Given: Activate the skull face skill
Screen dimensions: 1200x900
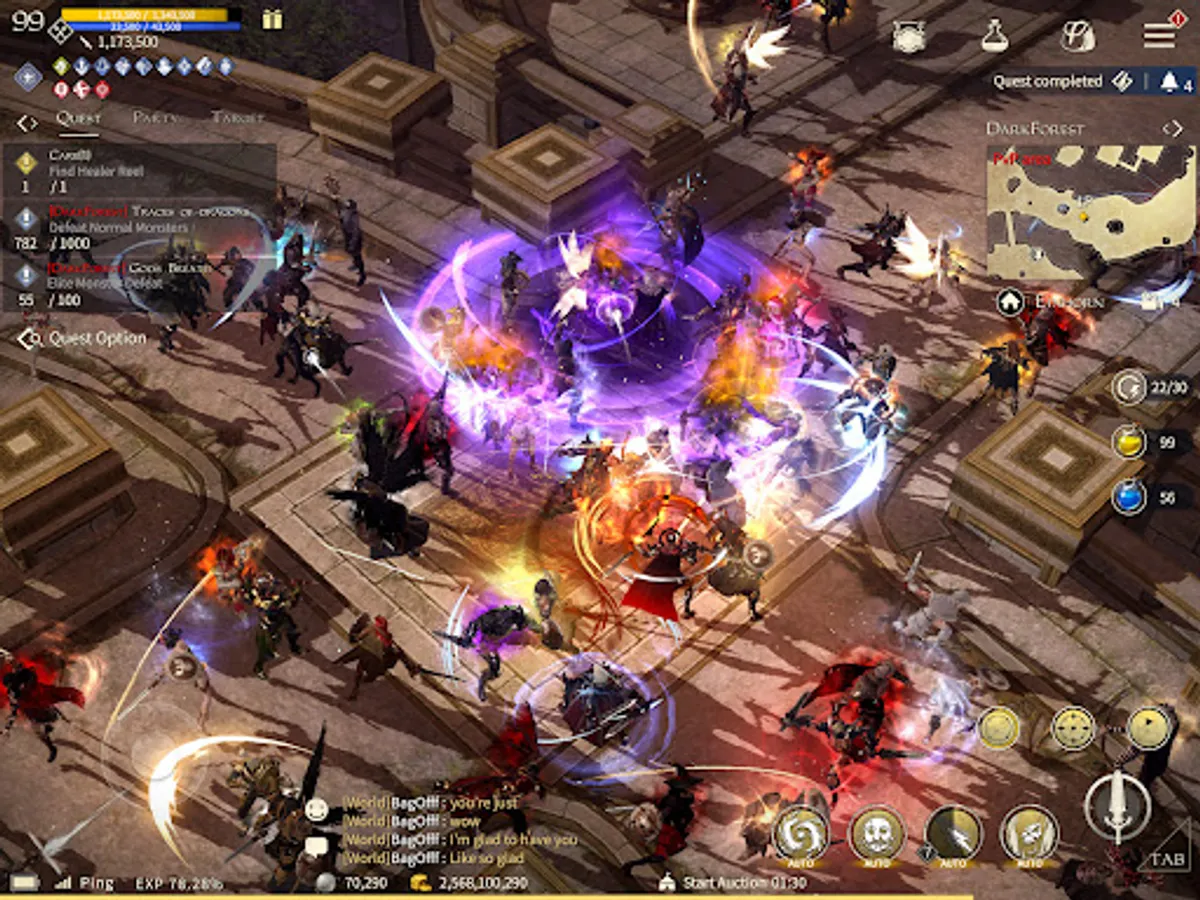Looking at the screenshot, I should (x=876, y=830).
